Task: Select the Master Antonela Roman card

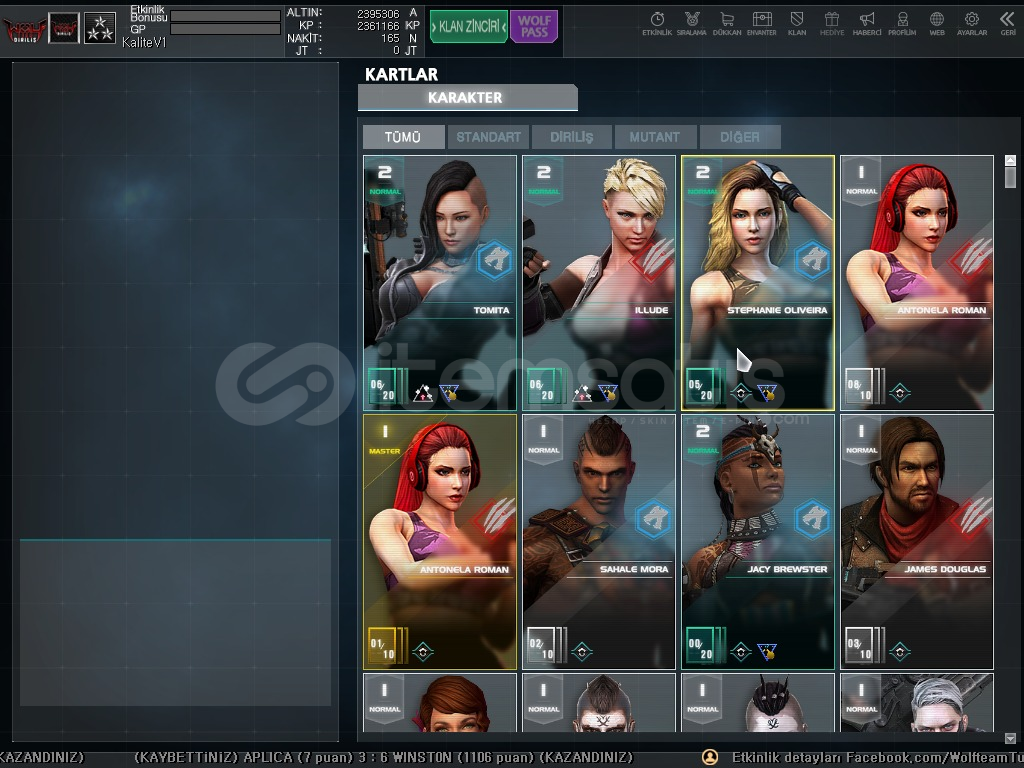Action: (x=440, y=541)
